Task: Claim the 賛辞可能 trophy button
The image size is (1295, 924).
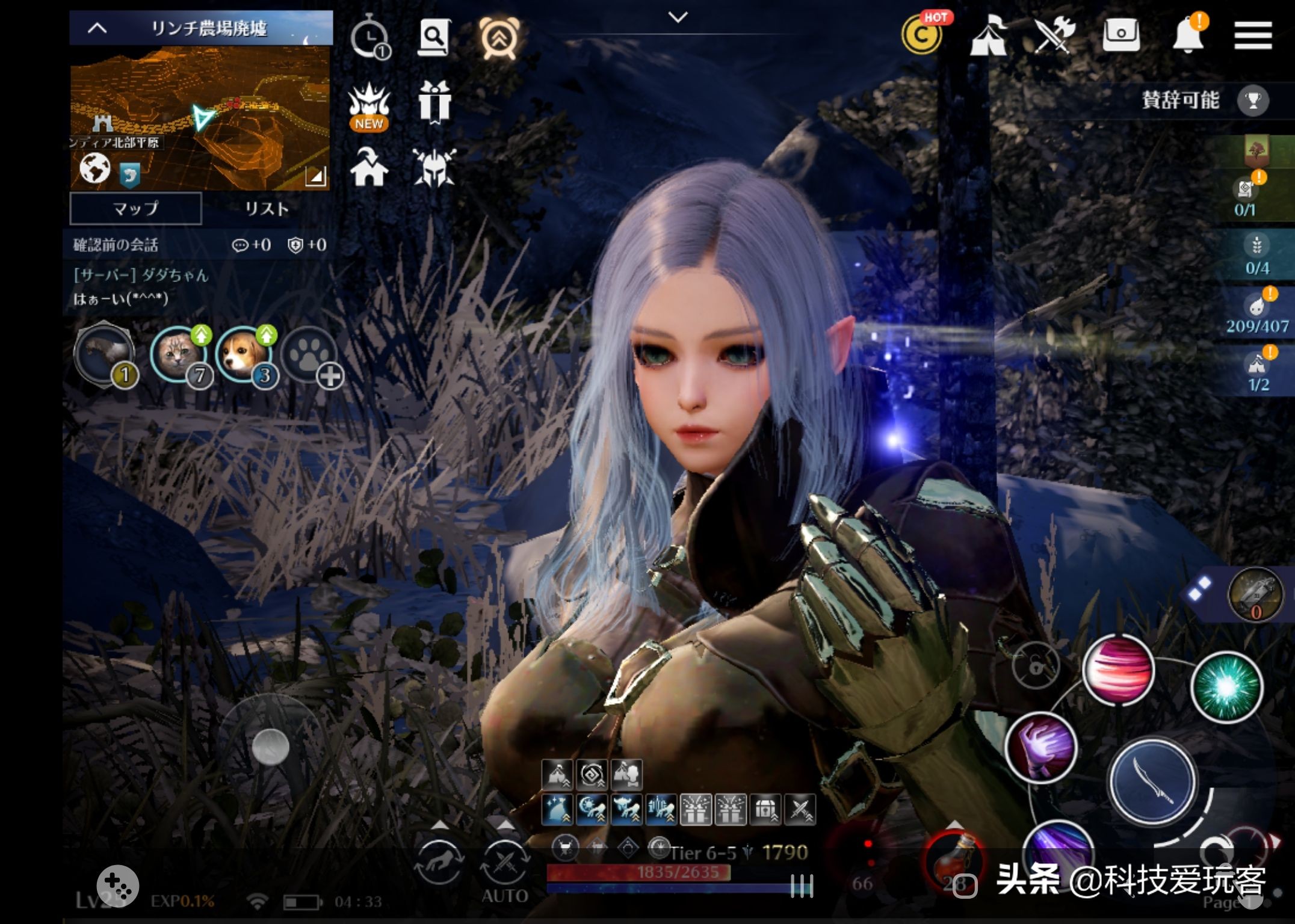Action: [x=1253, y=100]
